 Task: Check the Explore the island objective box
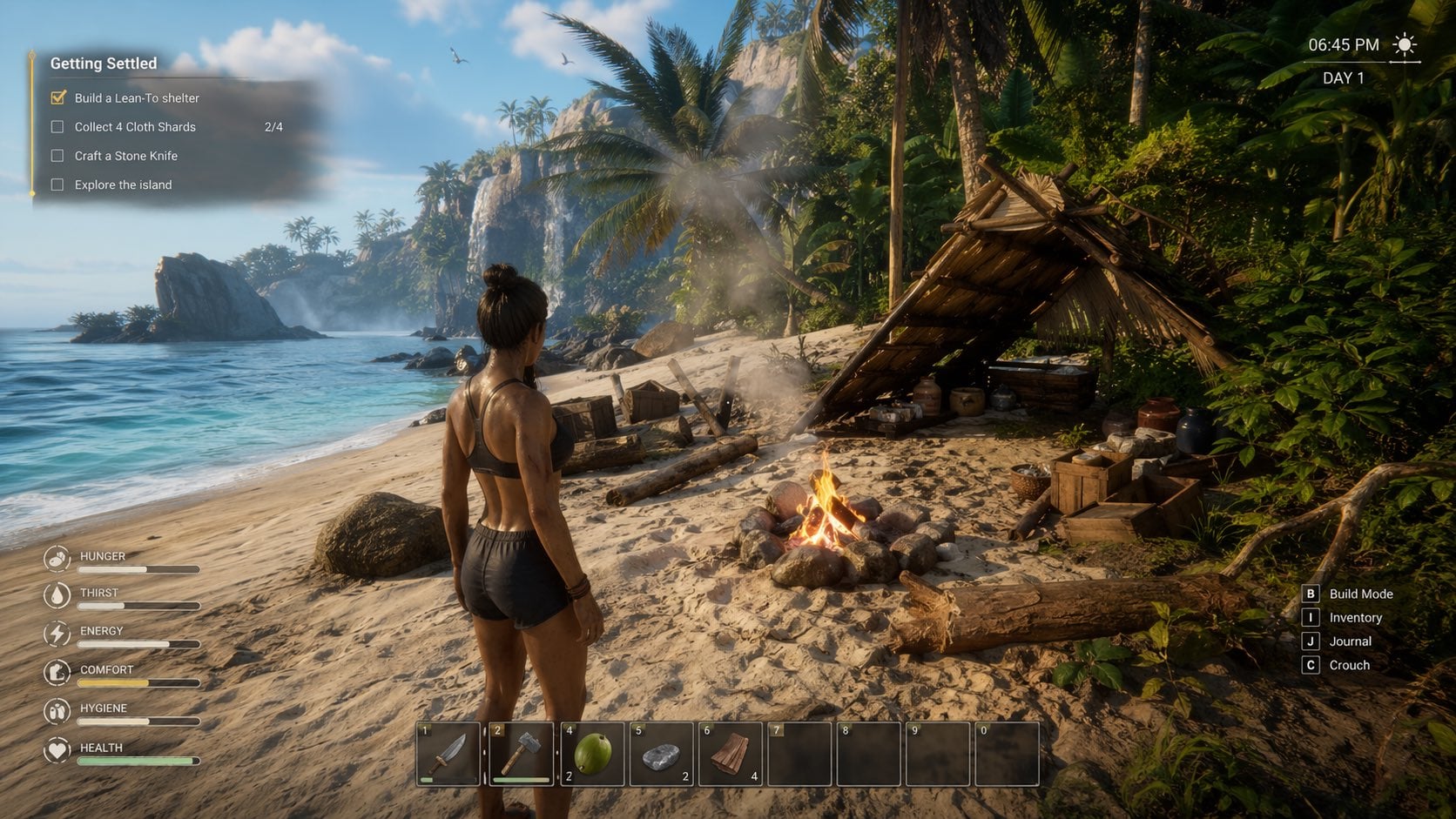point(57,185)
